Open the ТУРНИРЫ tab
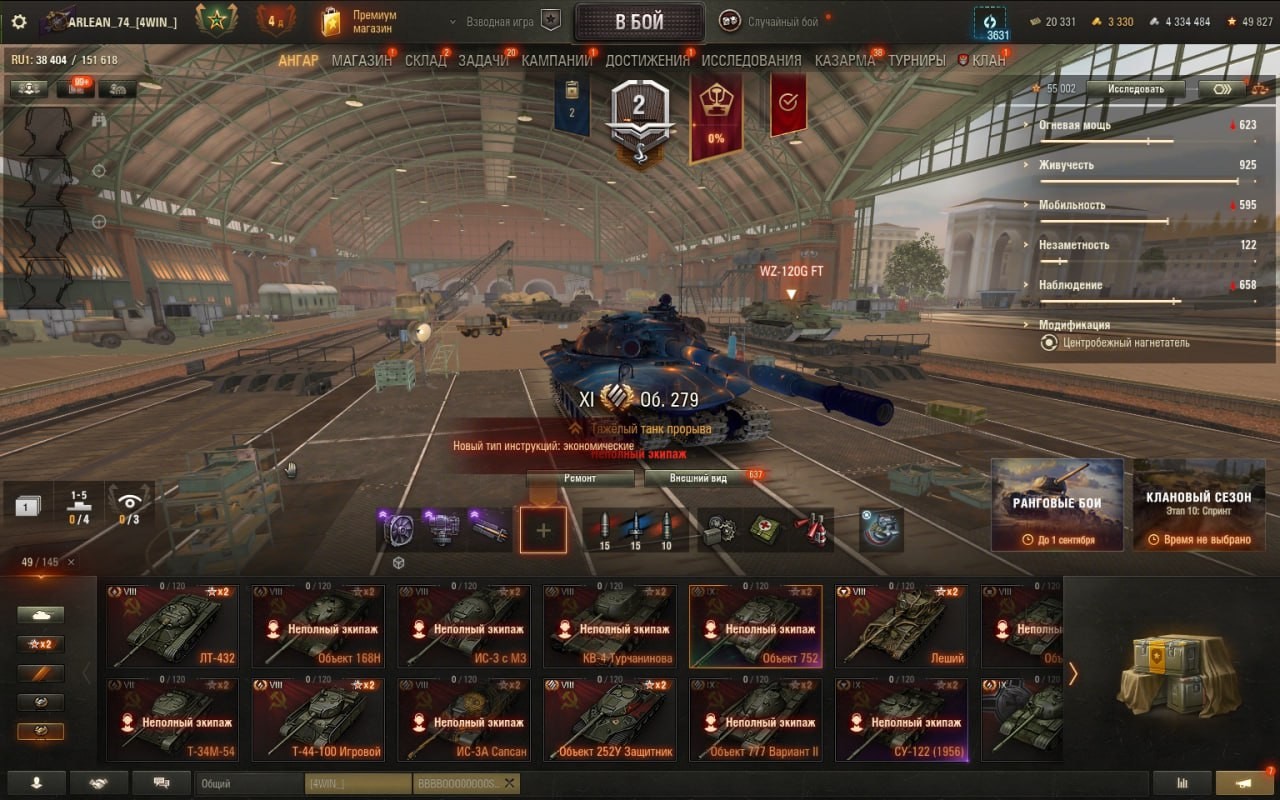Screen dimensions: 1280x800 coord(916,60)
